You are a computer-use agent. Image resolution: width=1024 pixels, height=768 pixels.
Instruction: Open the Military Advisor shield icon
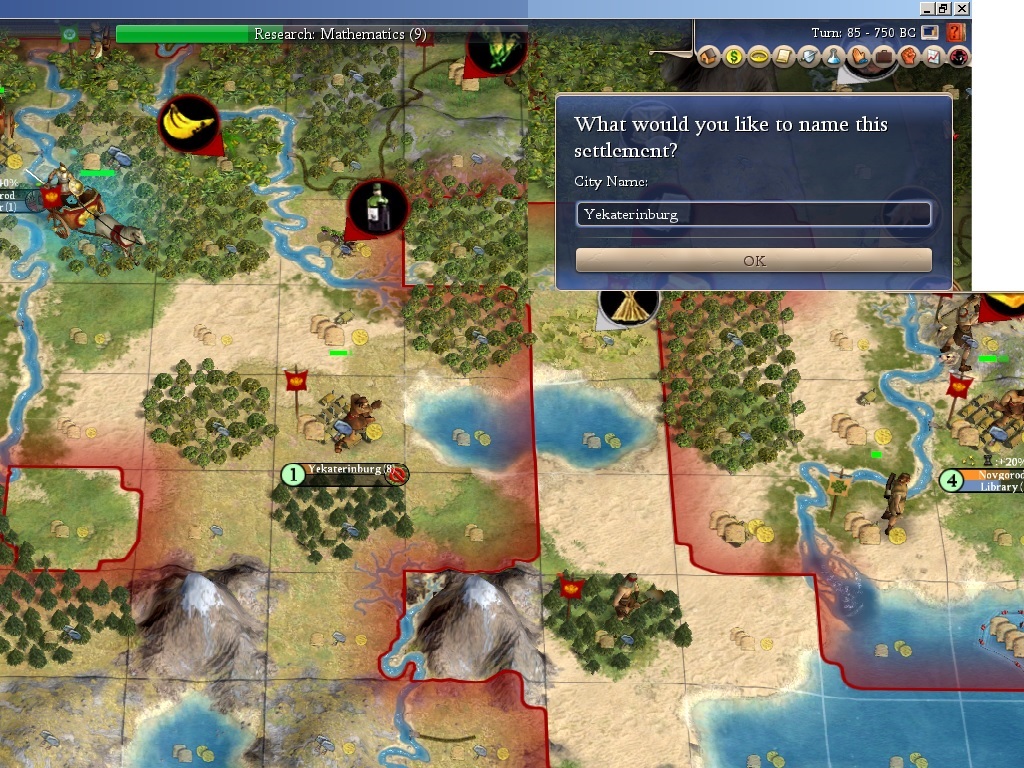point(809,57)
